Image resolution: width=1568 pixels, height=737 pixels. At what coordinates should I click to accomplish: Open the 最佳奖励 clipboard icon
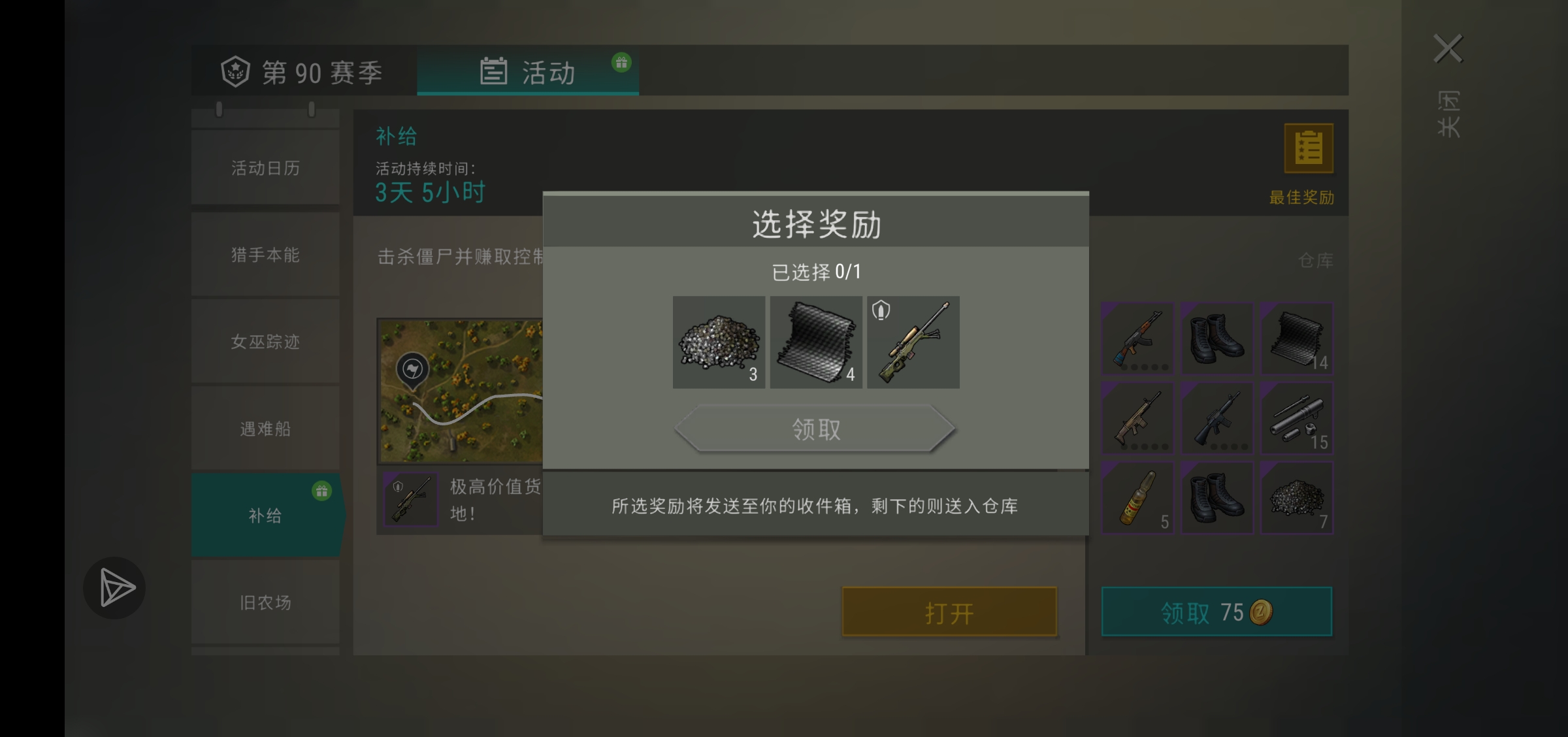point(1309,148)
